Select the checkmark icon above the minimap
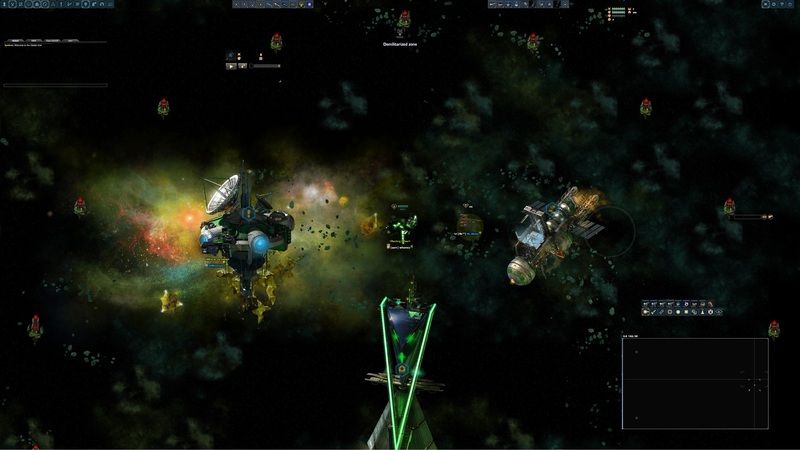 point(653,312)
